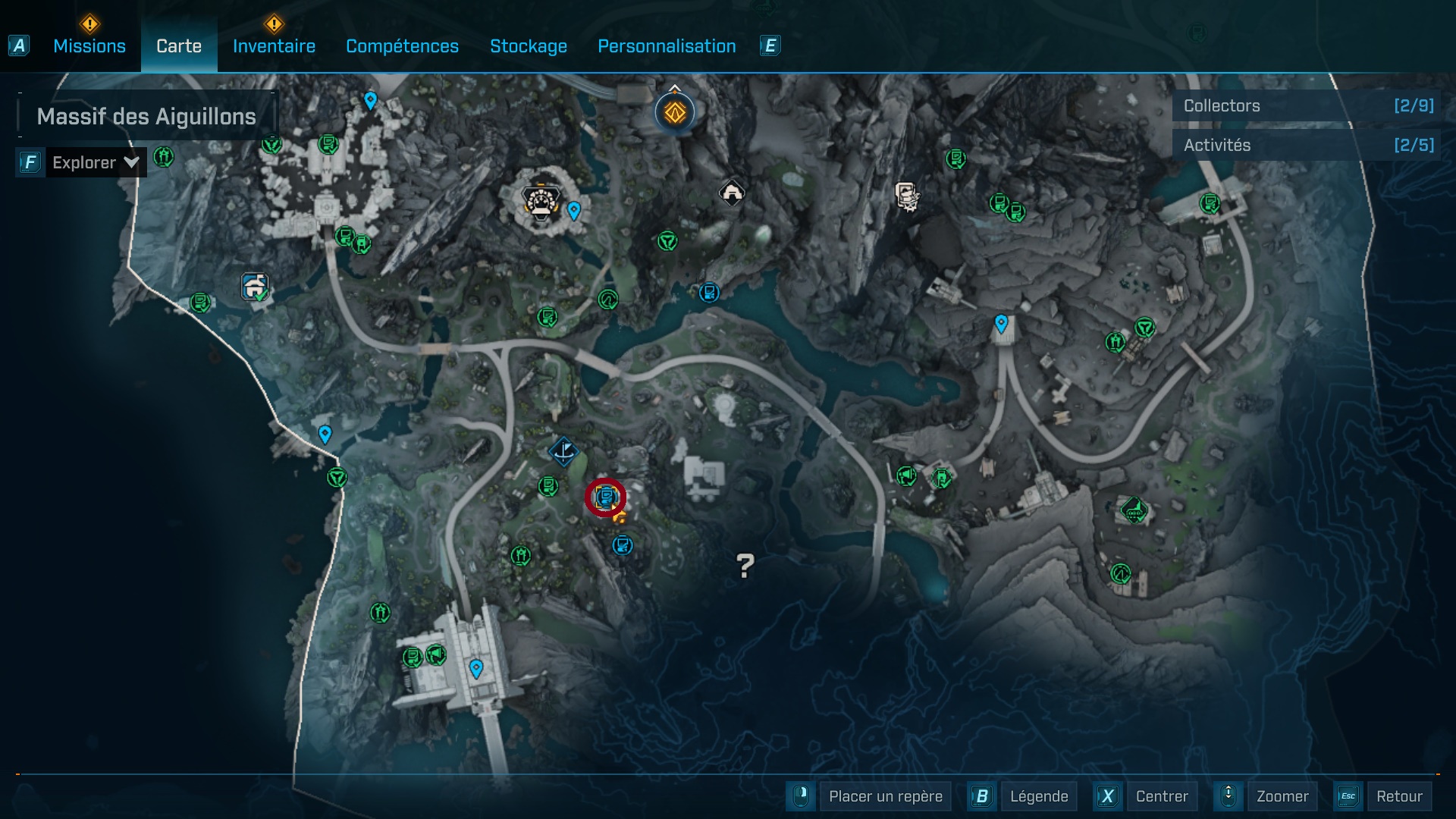
Task: Select the blue anchor fast travel diamond
Action: (563, 451)
